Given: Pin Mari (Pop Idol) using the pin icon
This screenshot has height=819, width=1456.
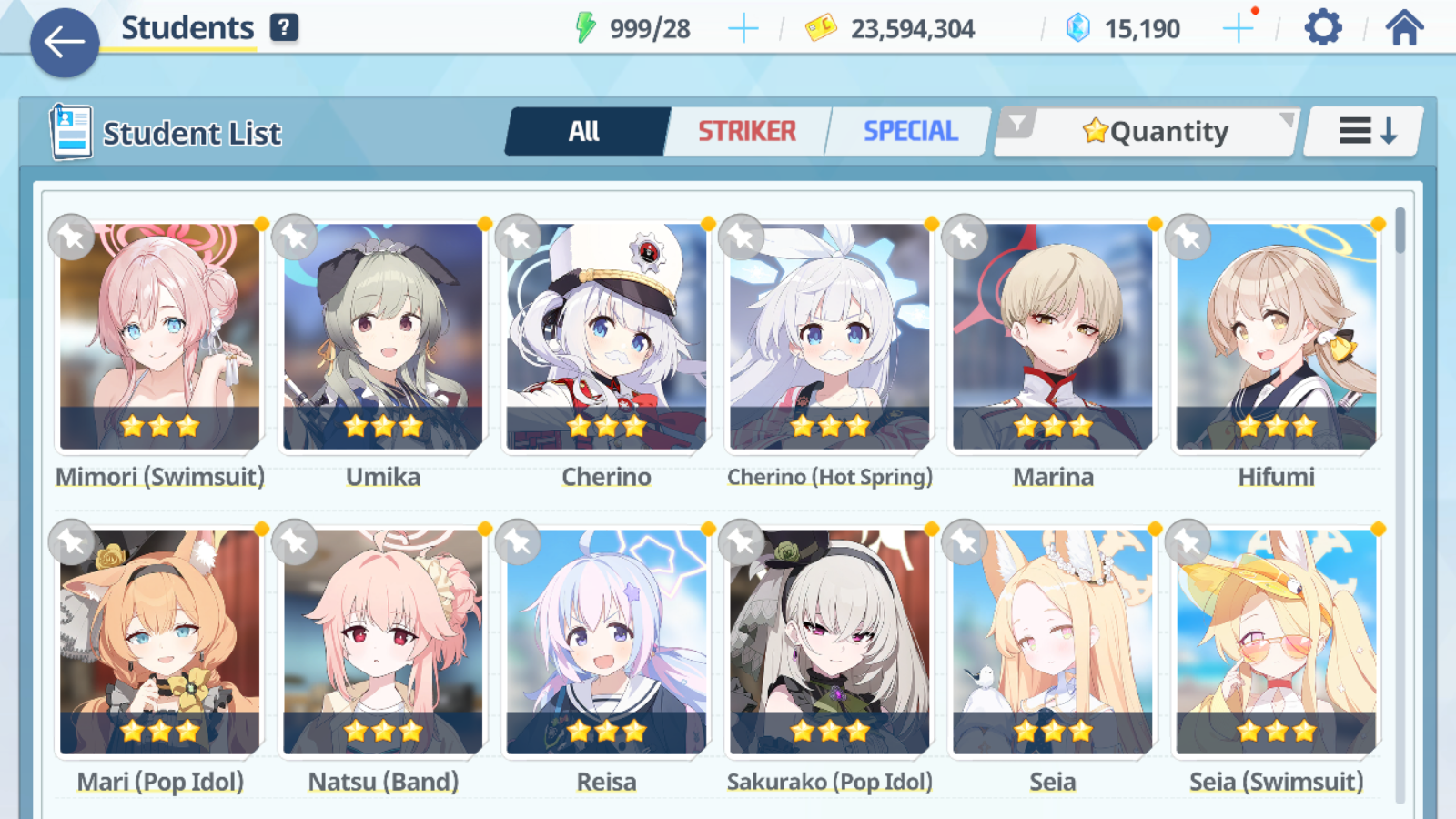Looking at the screenshot, I should (x=71, y=541).
